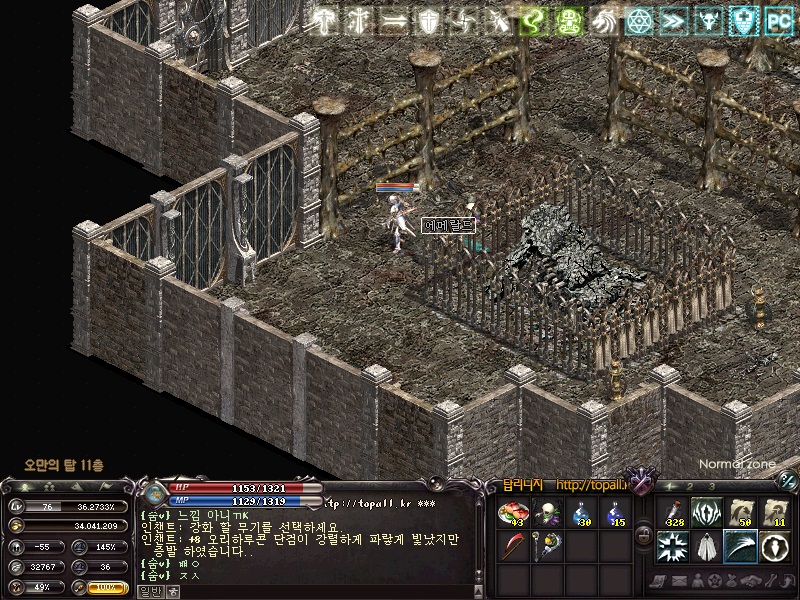Use the vial item with 328 count

(672, 513)
